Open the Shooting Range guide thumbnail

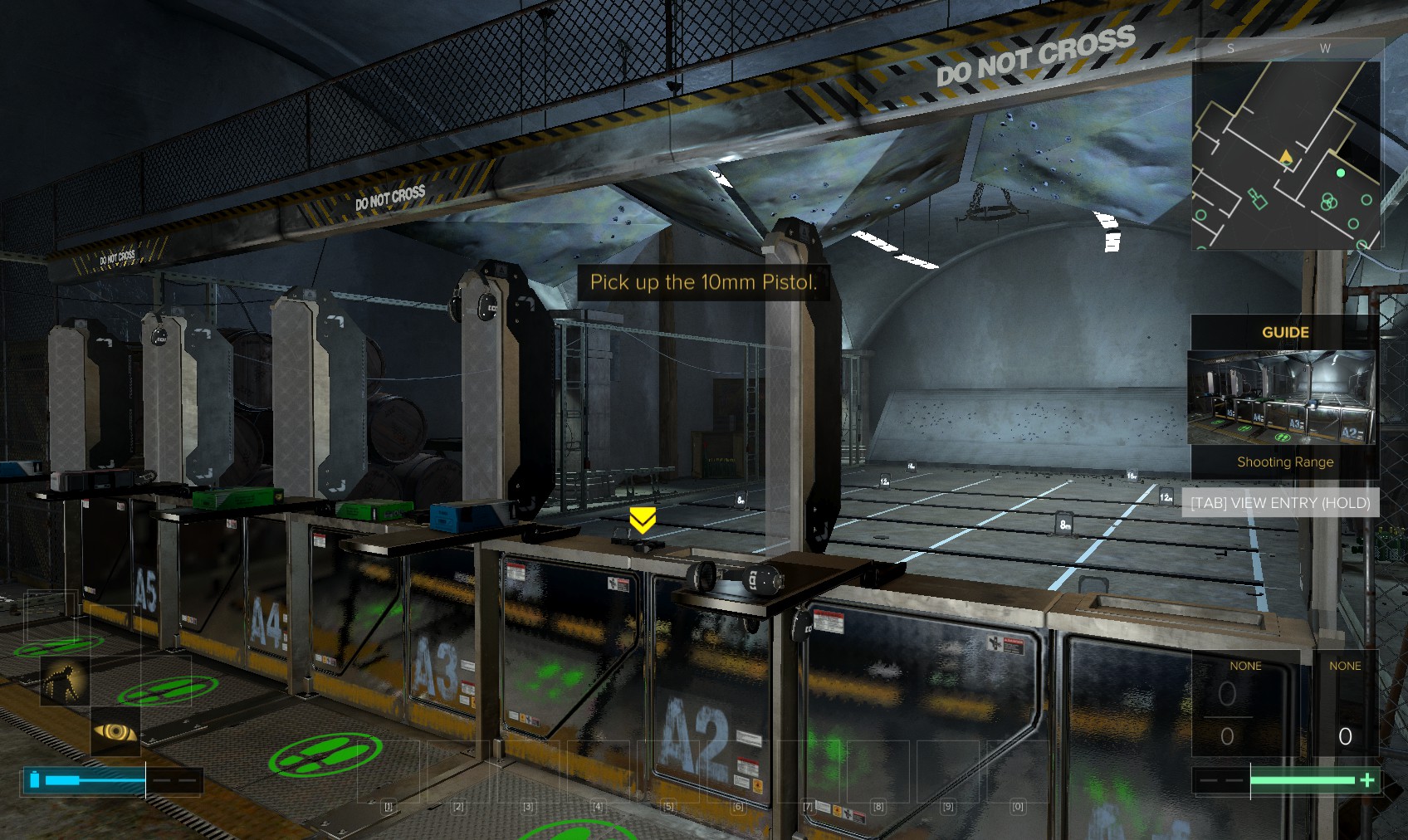tap(1281, 398)
